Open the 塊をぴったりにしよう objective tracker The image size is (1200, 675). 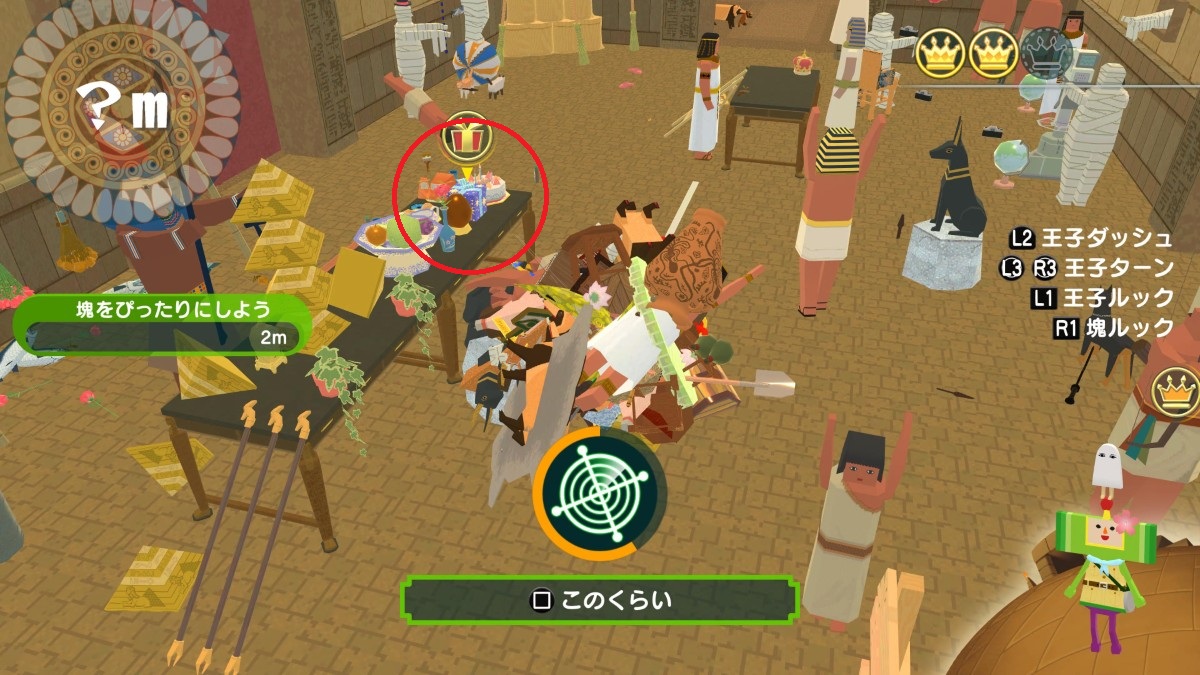160,323
